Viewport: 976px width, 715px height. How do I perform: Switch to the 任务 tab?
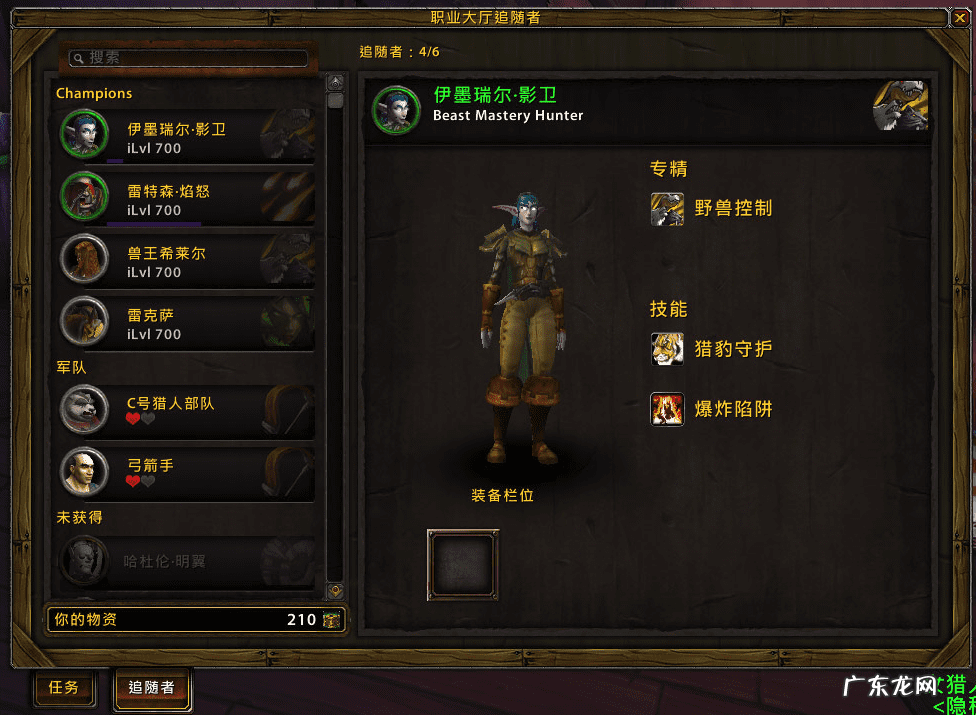(64, 688)
